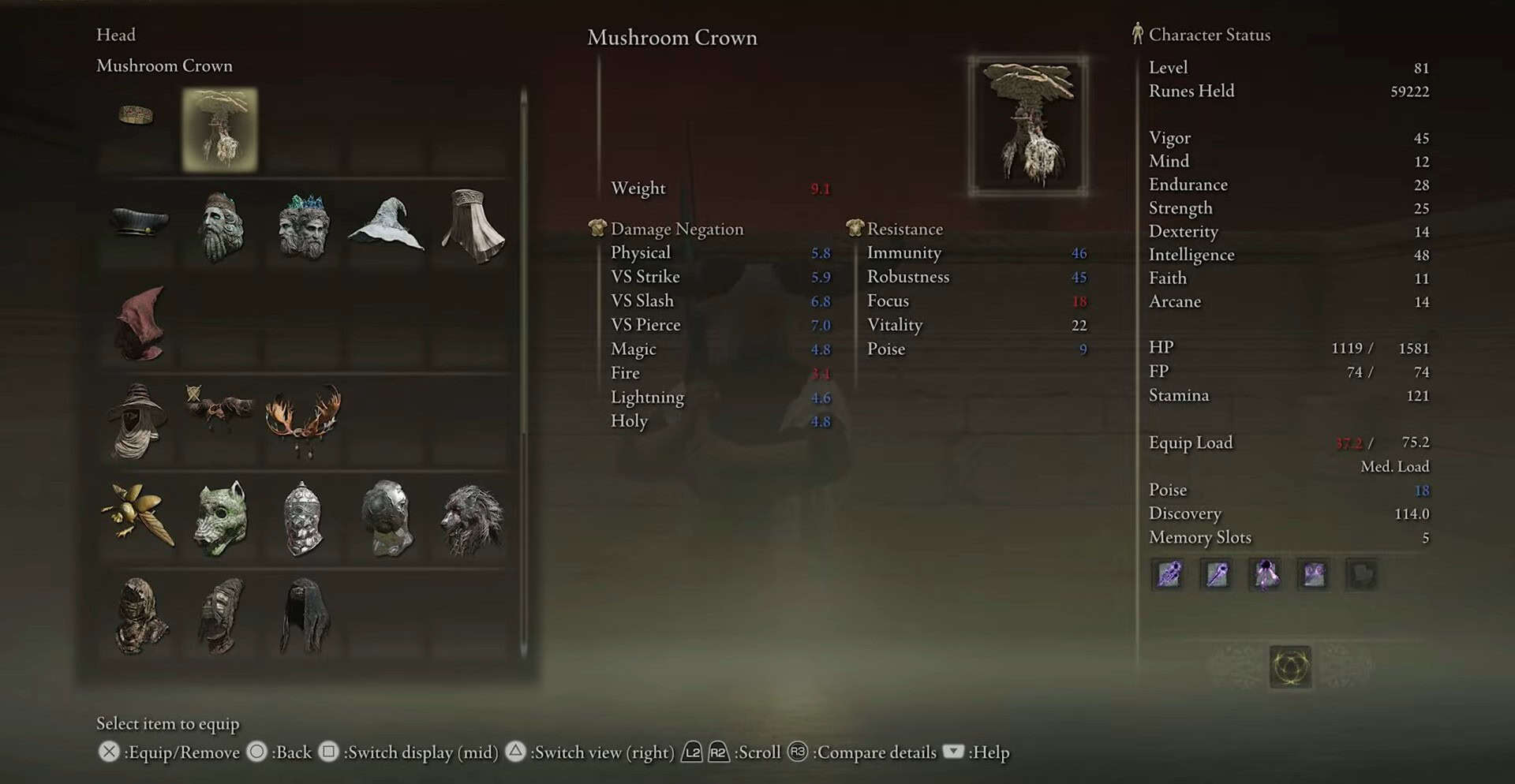Pick the wide-brimmed hat with scarf
The image size is (1515, 784).
(138, 421)
